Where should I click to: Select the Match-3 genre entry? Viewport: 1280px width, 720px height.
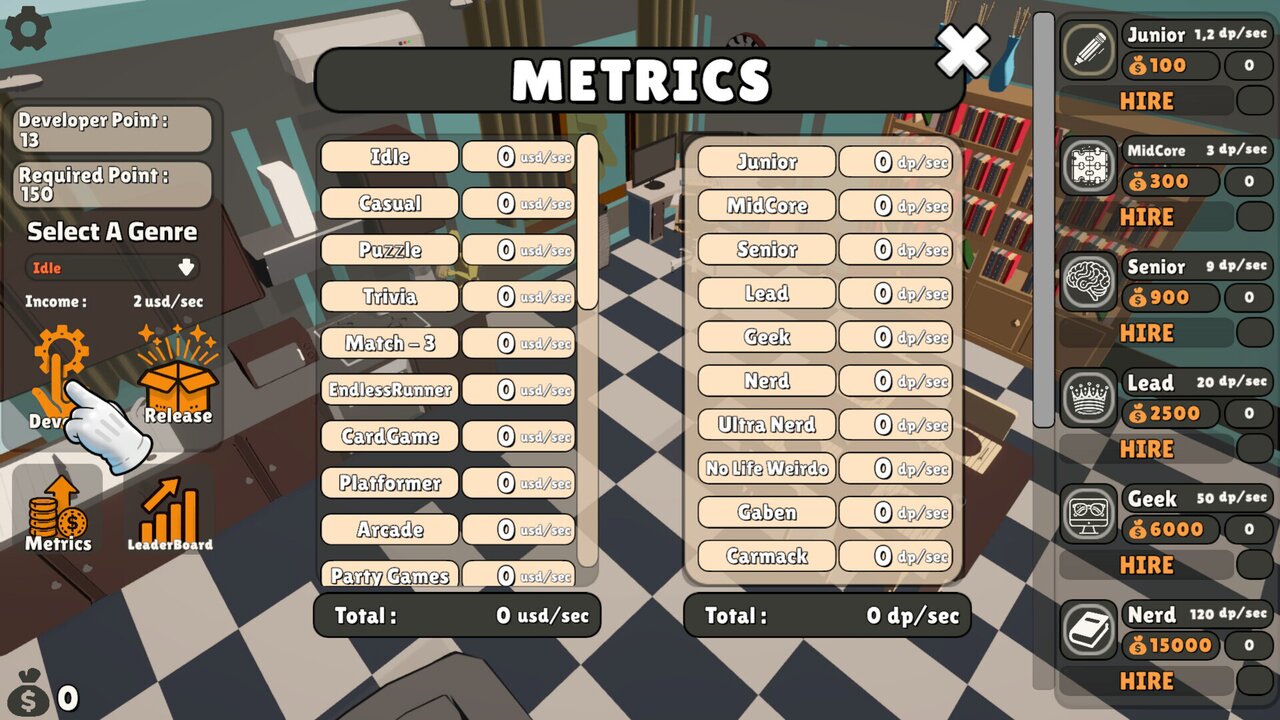click(x=389, y=343)
